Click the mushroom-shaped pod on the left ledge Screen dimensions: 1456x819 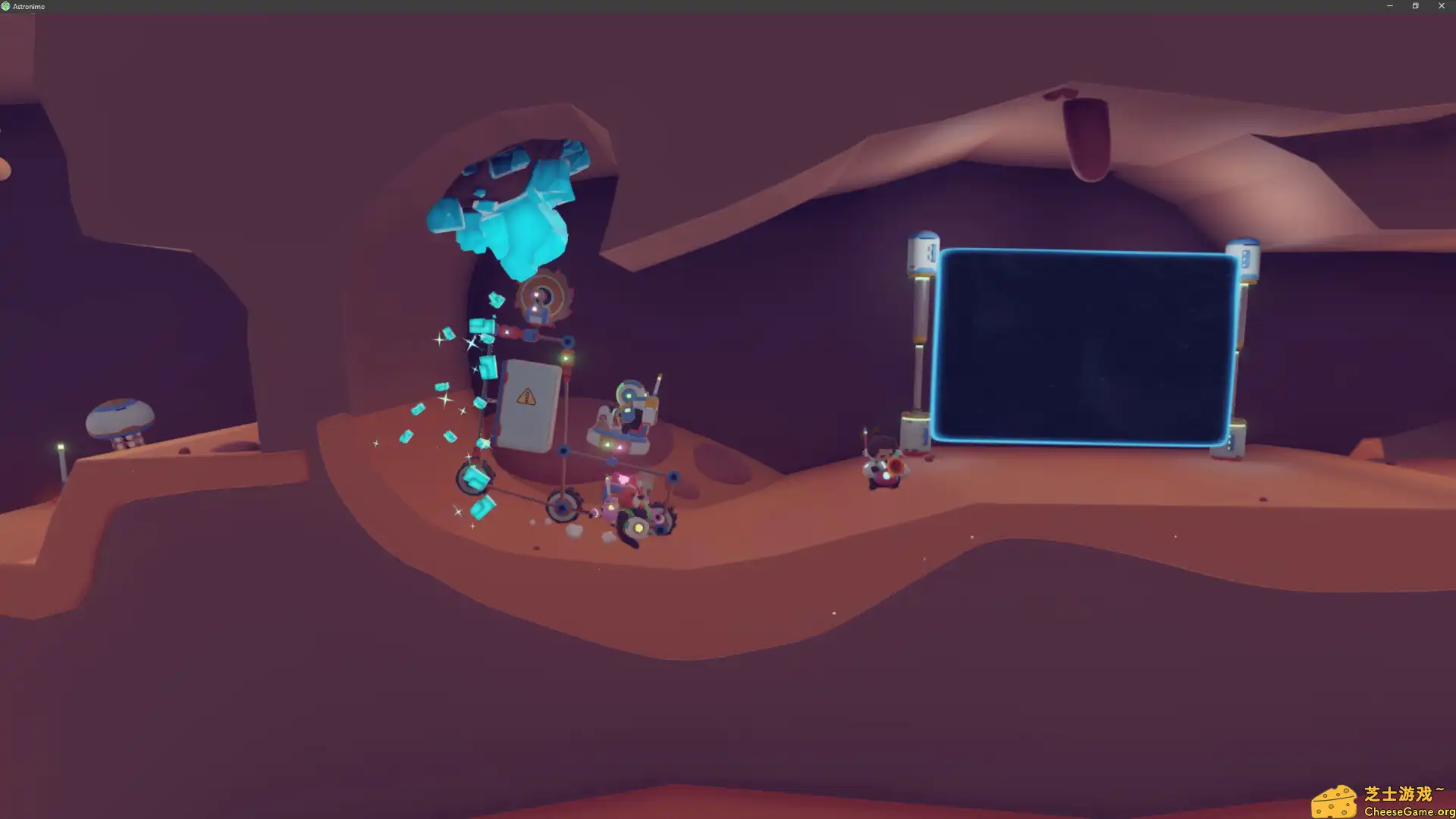click(x=121, y=417)
